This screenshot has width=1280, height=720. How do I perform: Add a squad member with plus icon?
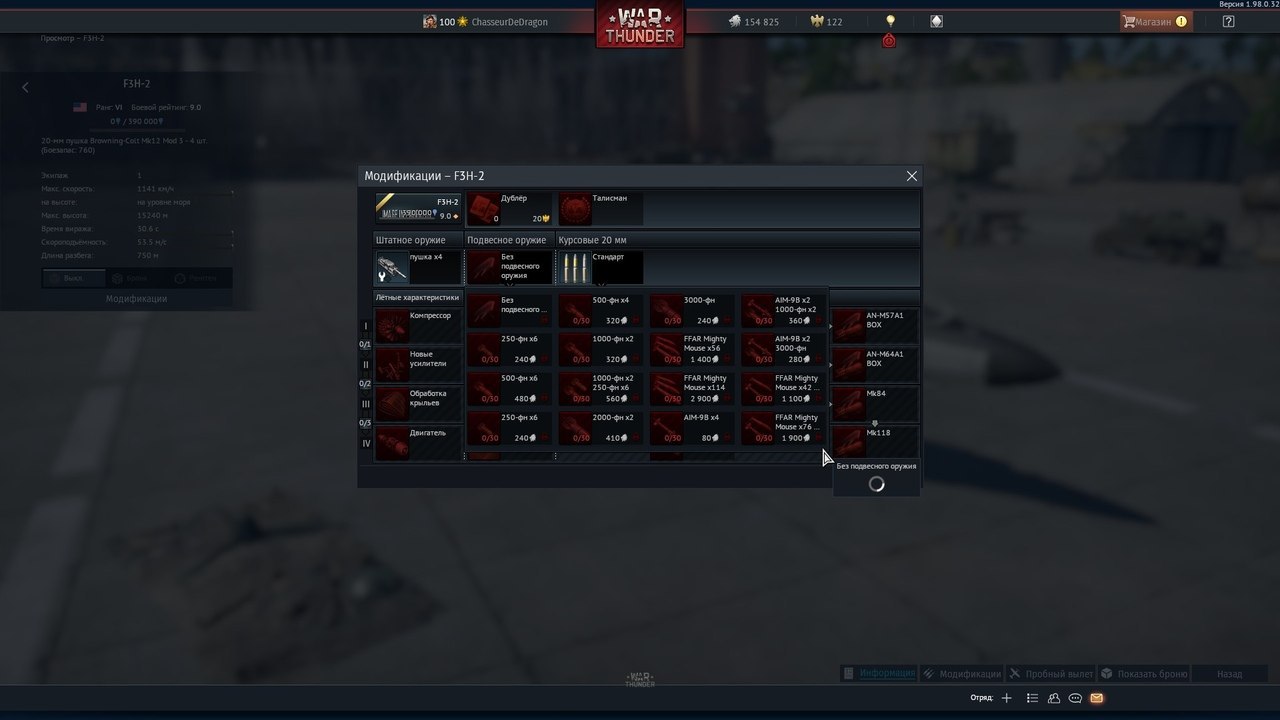(1007, 698)
